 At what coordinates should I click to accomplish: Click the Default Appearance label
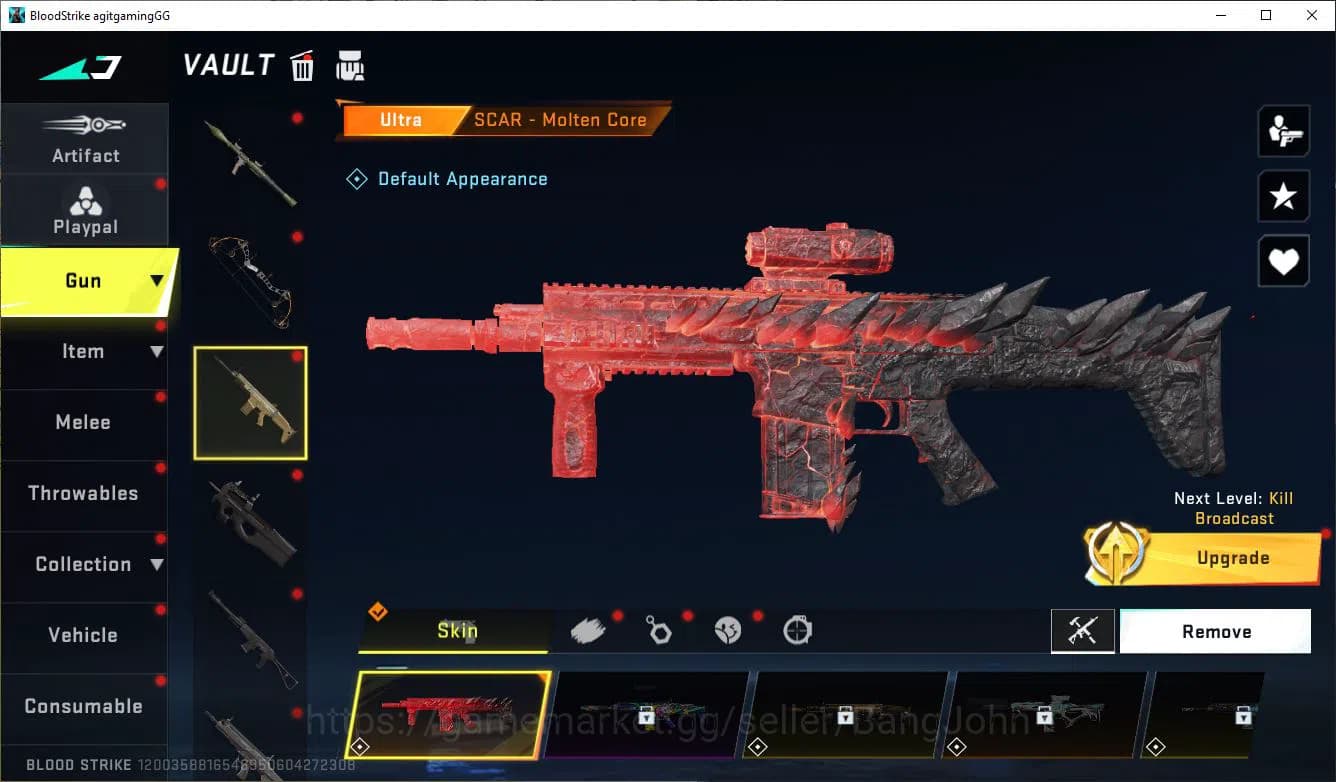462,178
